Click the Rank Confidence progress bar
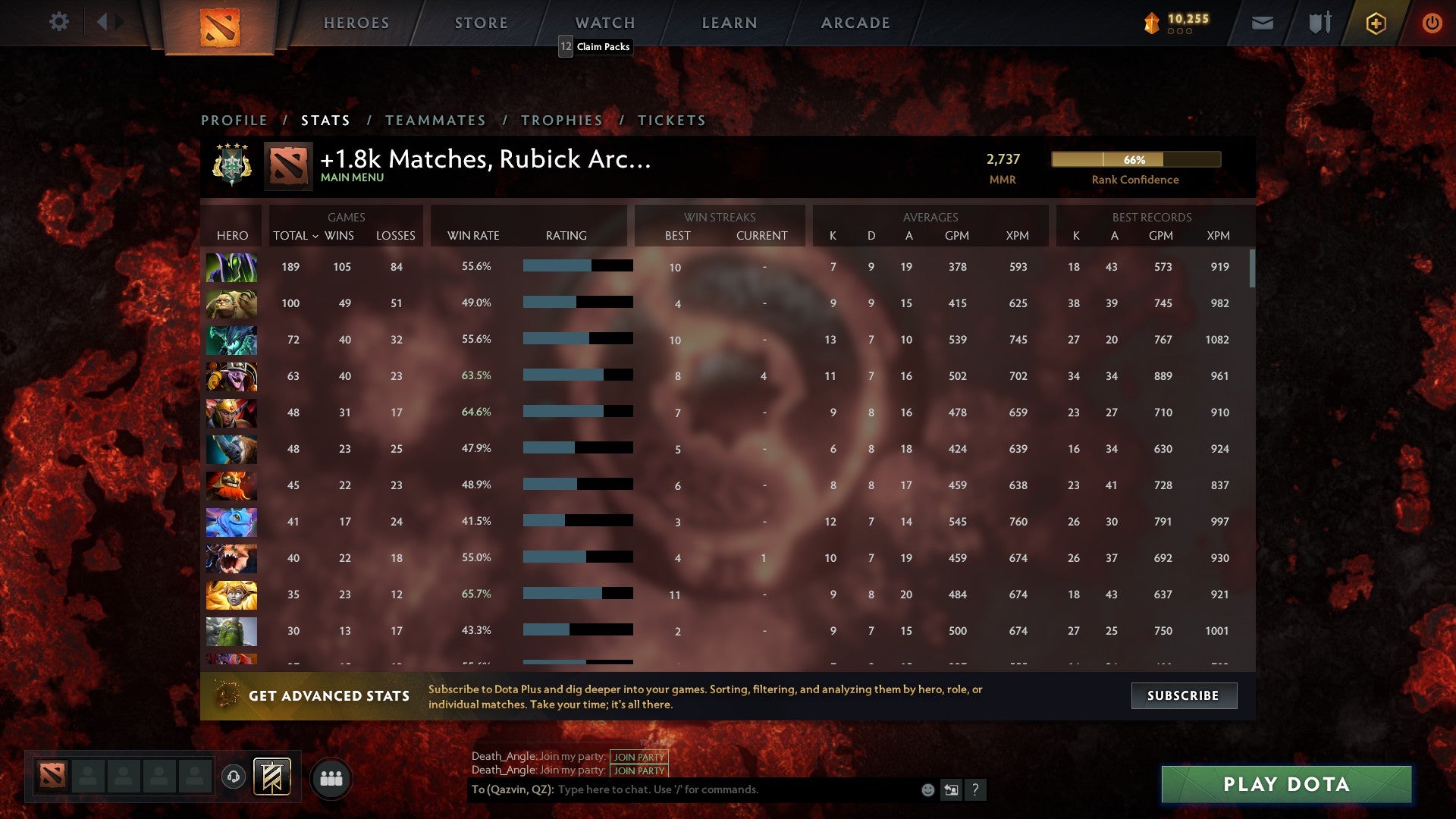Screen dimensions: 1456x819 coord(1135,160)
